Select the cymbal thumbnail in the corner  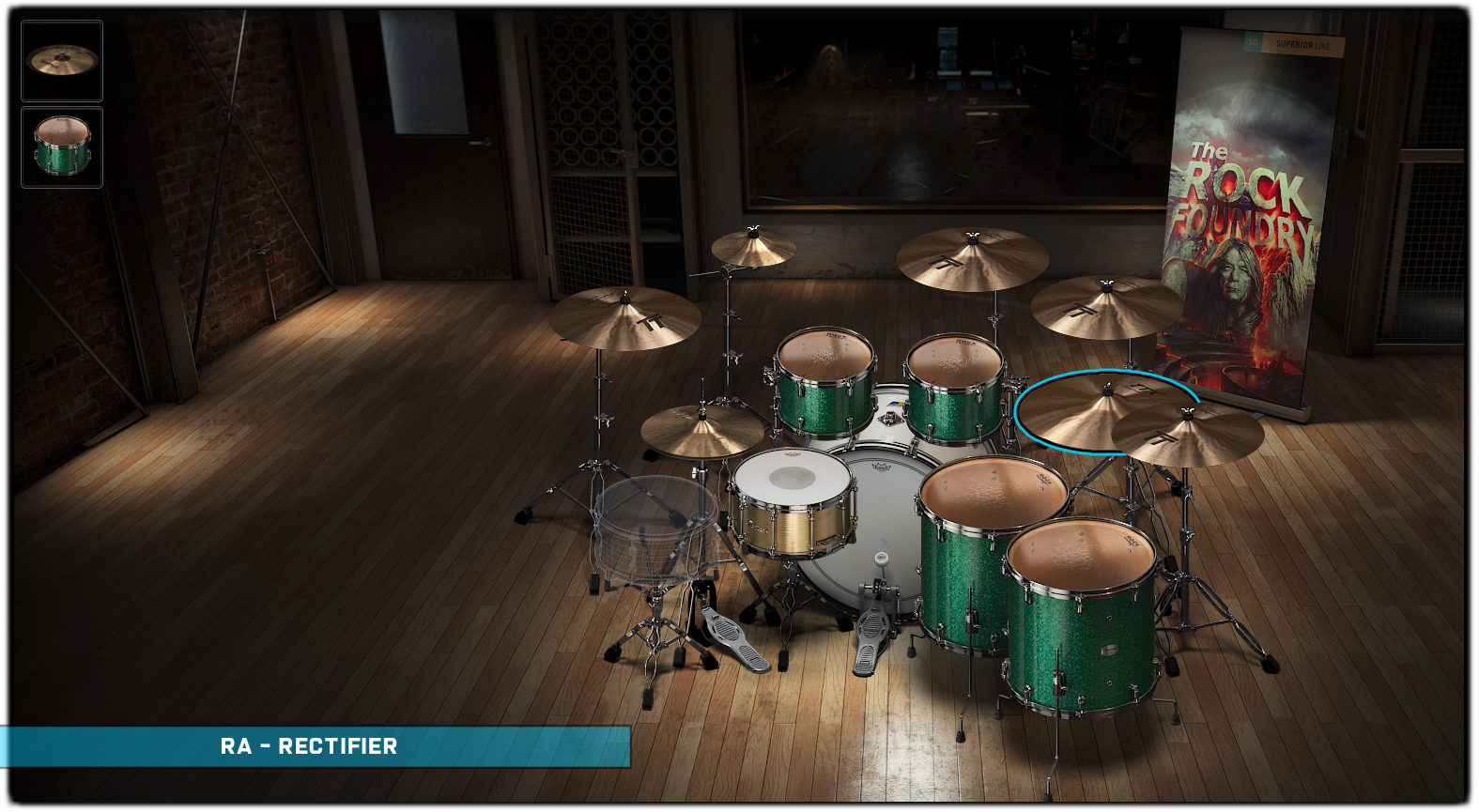[62, 61]
